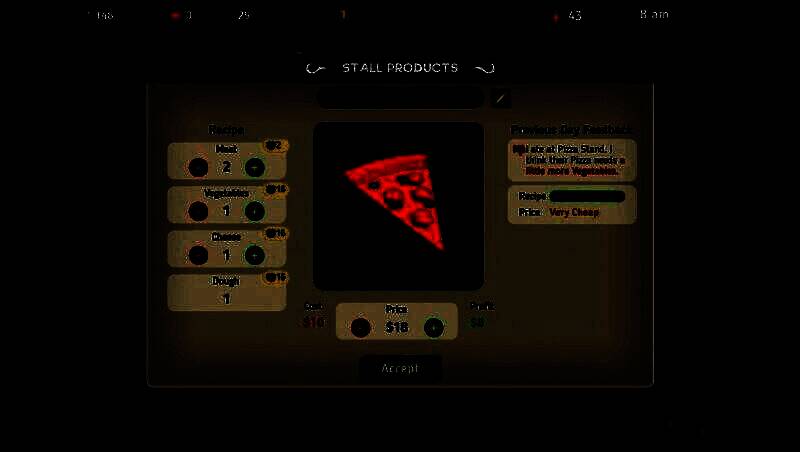This screenshot has height=452, width=800.
Task: Confirm the recipe with Accept
Action: [x=400, y=368]
